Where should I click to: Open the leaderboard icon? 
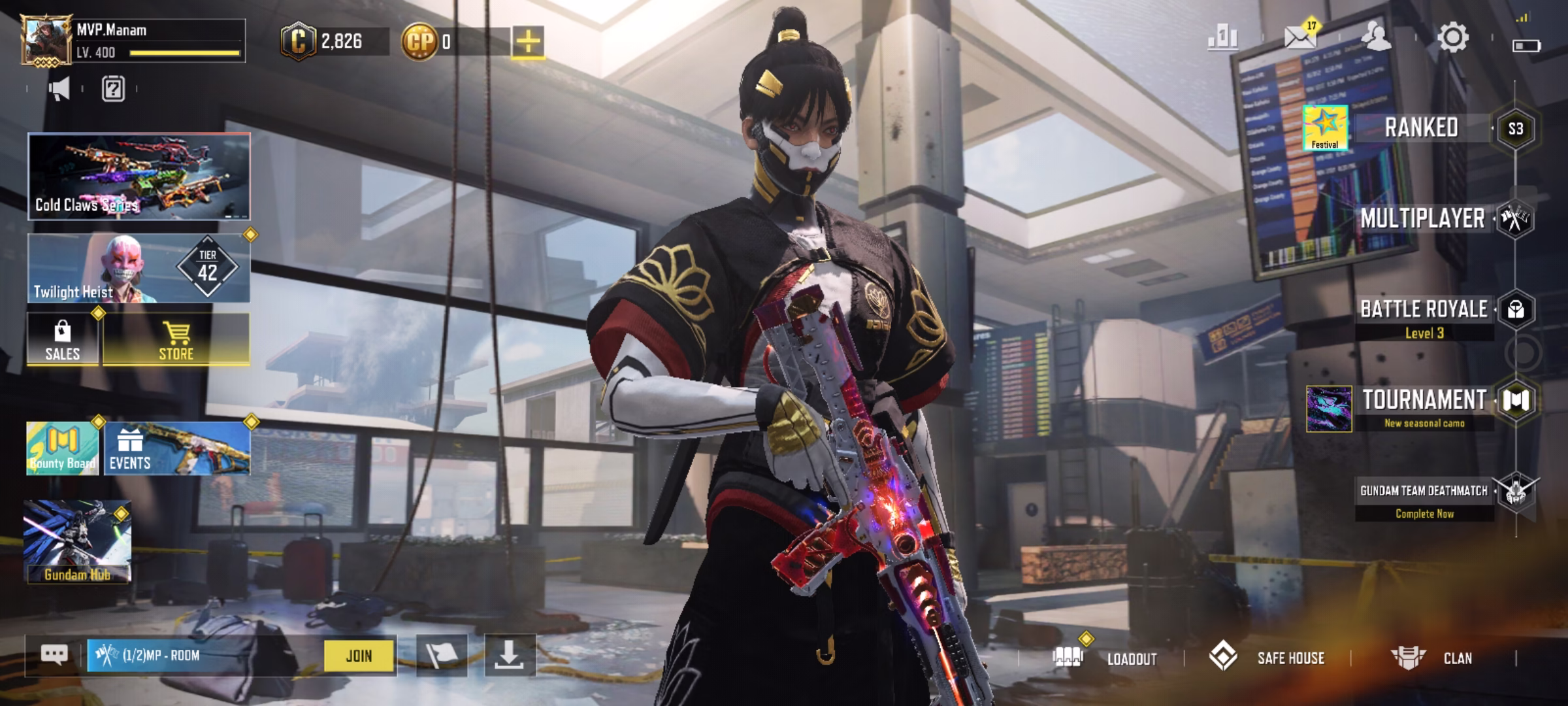[1222, 38]
